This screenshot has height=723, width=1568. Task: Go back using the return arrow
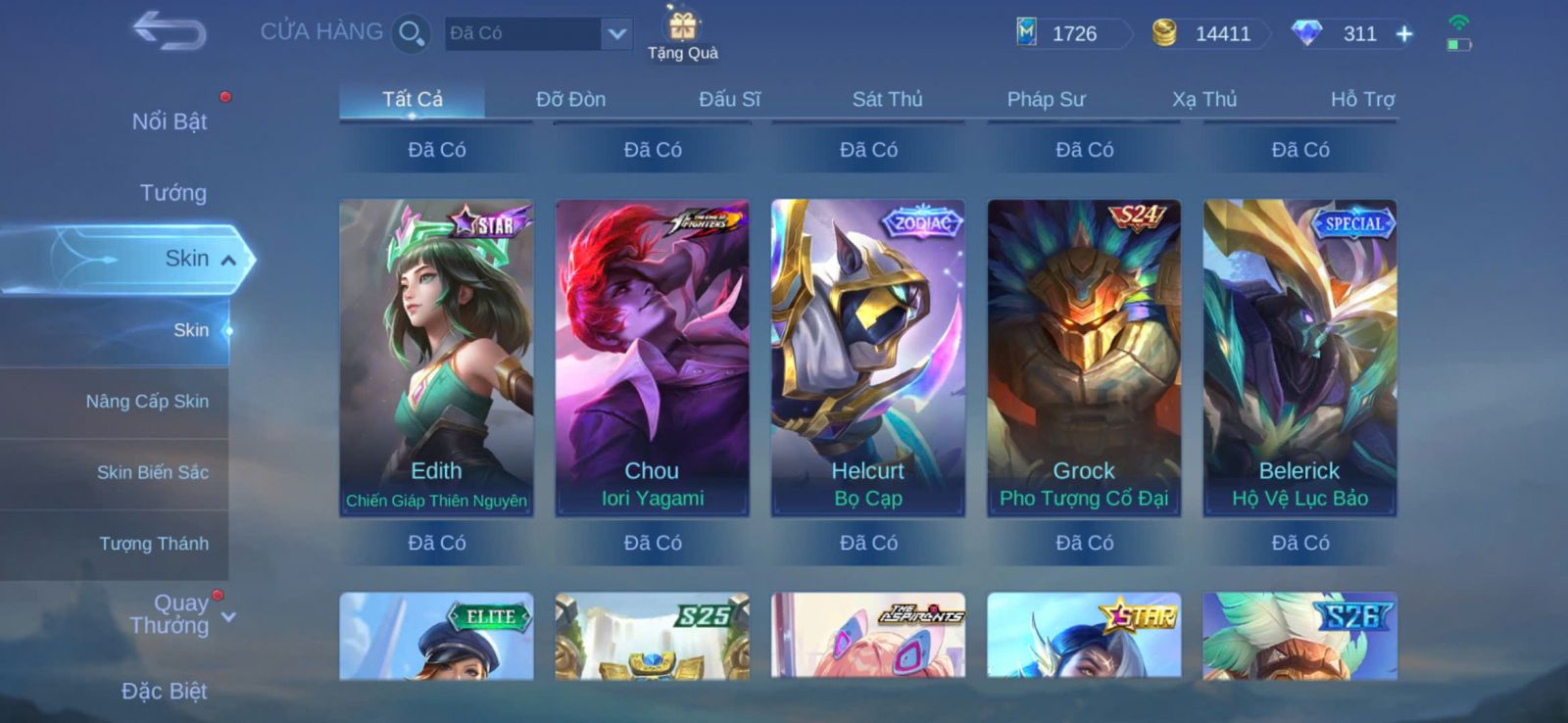[x=169, y=31]
